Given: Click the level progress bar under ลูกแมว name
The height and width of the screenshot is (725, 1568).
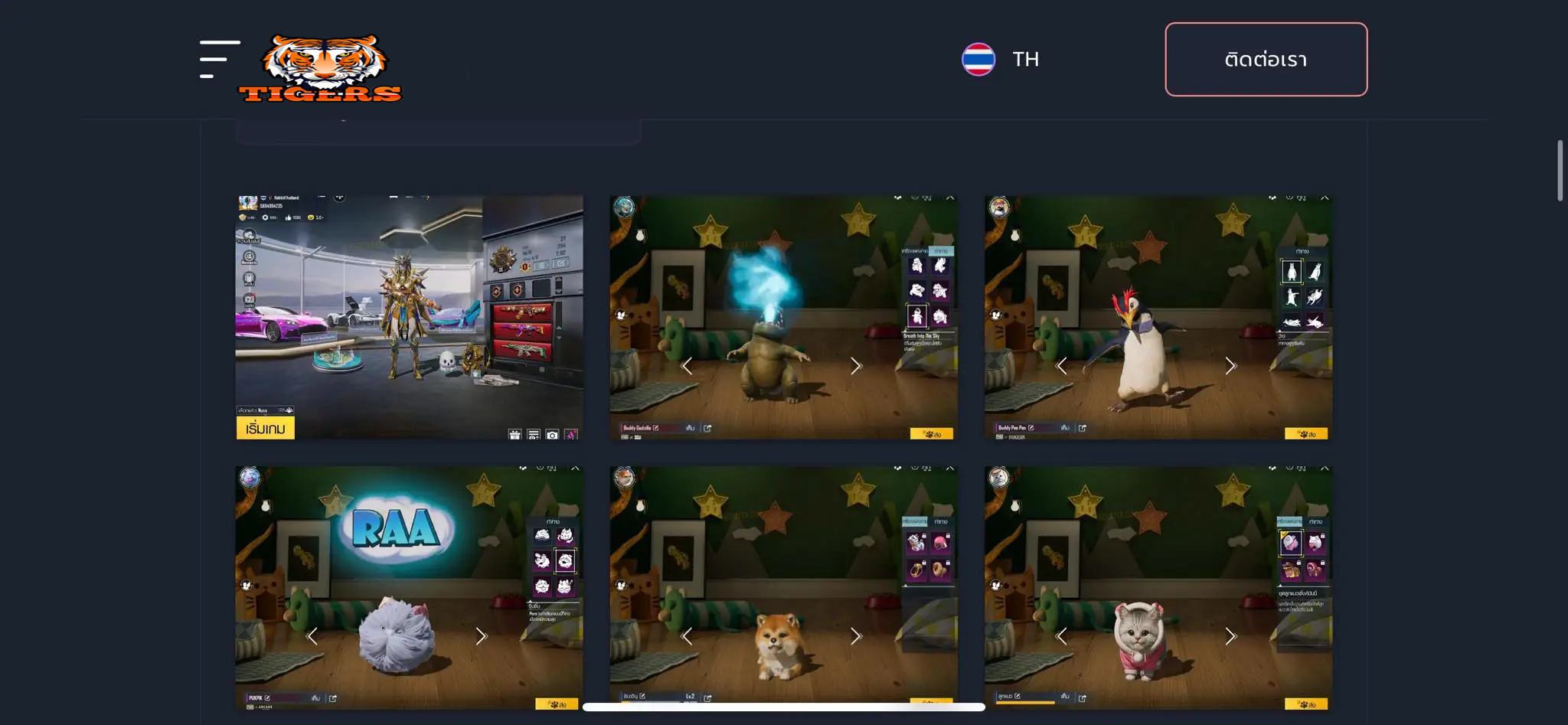Looking at the screenshot, I should (1025, 704).
